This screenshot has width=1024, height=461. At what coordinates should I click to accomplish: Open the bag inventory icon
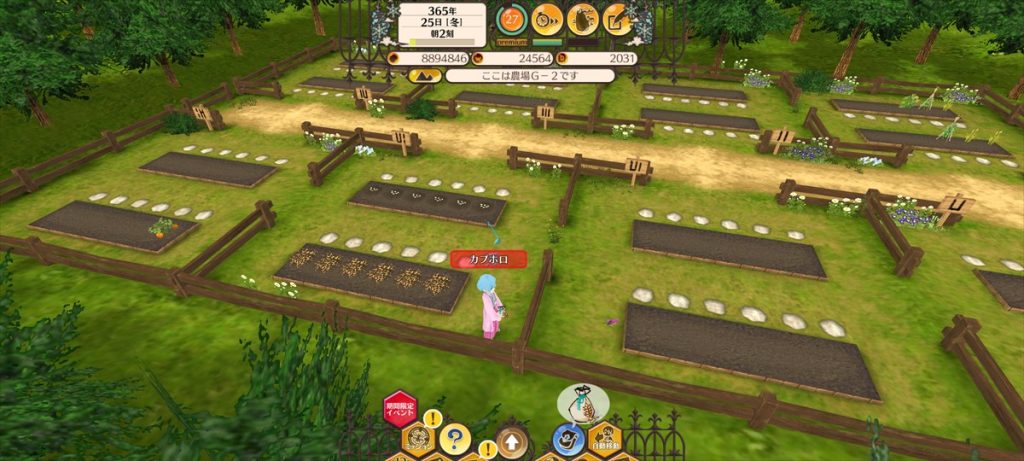point(583,18)
